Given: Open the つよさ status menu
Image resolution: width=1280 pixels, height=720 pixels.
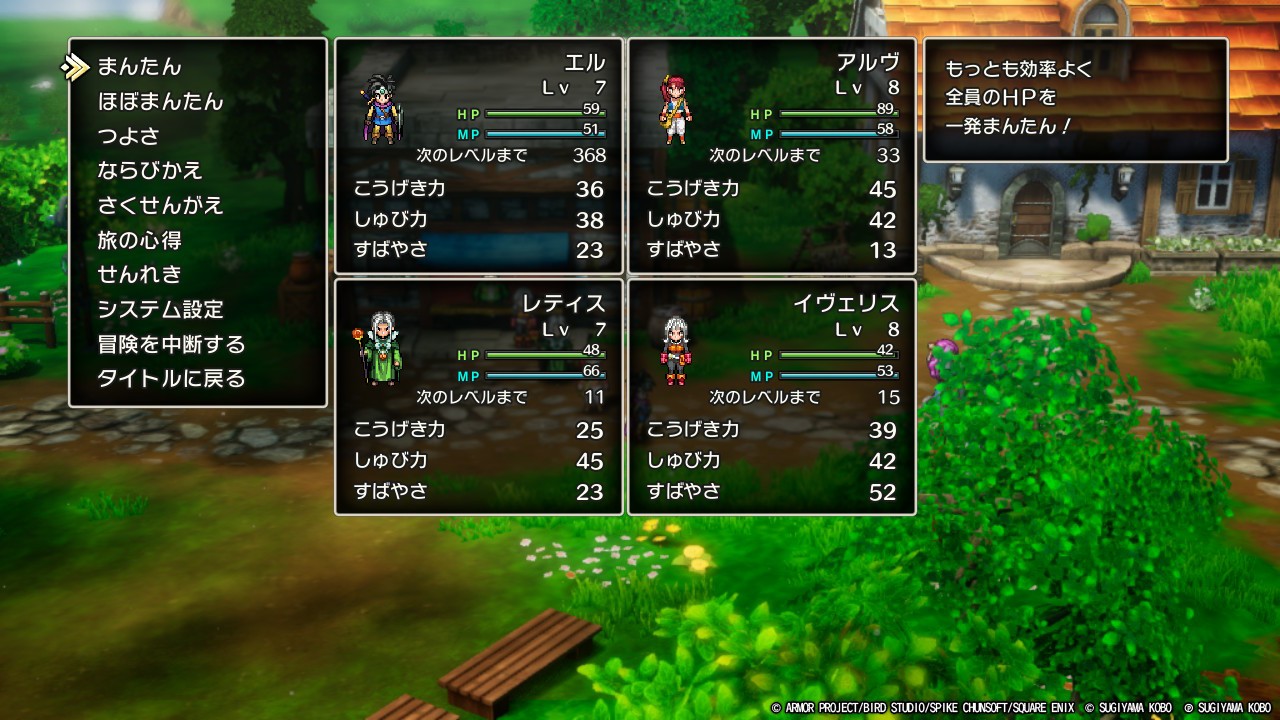Looking at the screenshot, I should (x=129, y=136).
